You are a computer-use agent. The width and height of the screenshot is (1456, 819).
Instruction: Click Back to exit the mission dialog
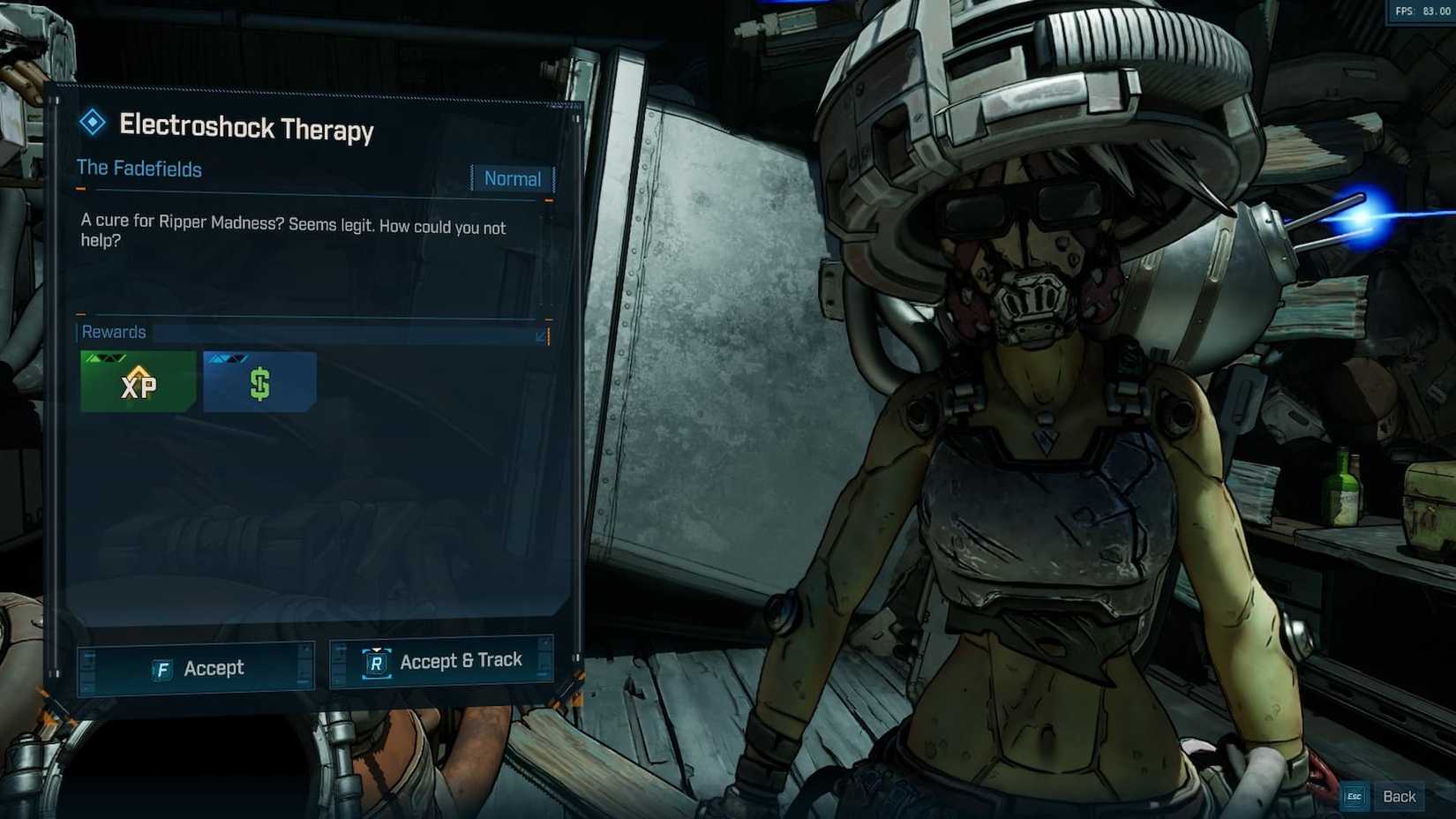1400,796
